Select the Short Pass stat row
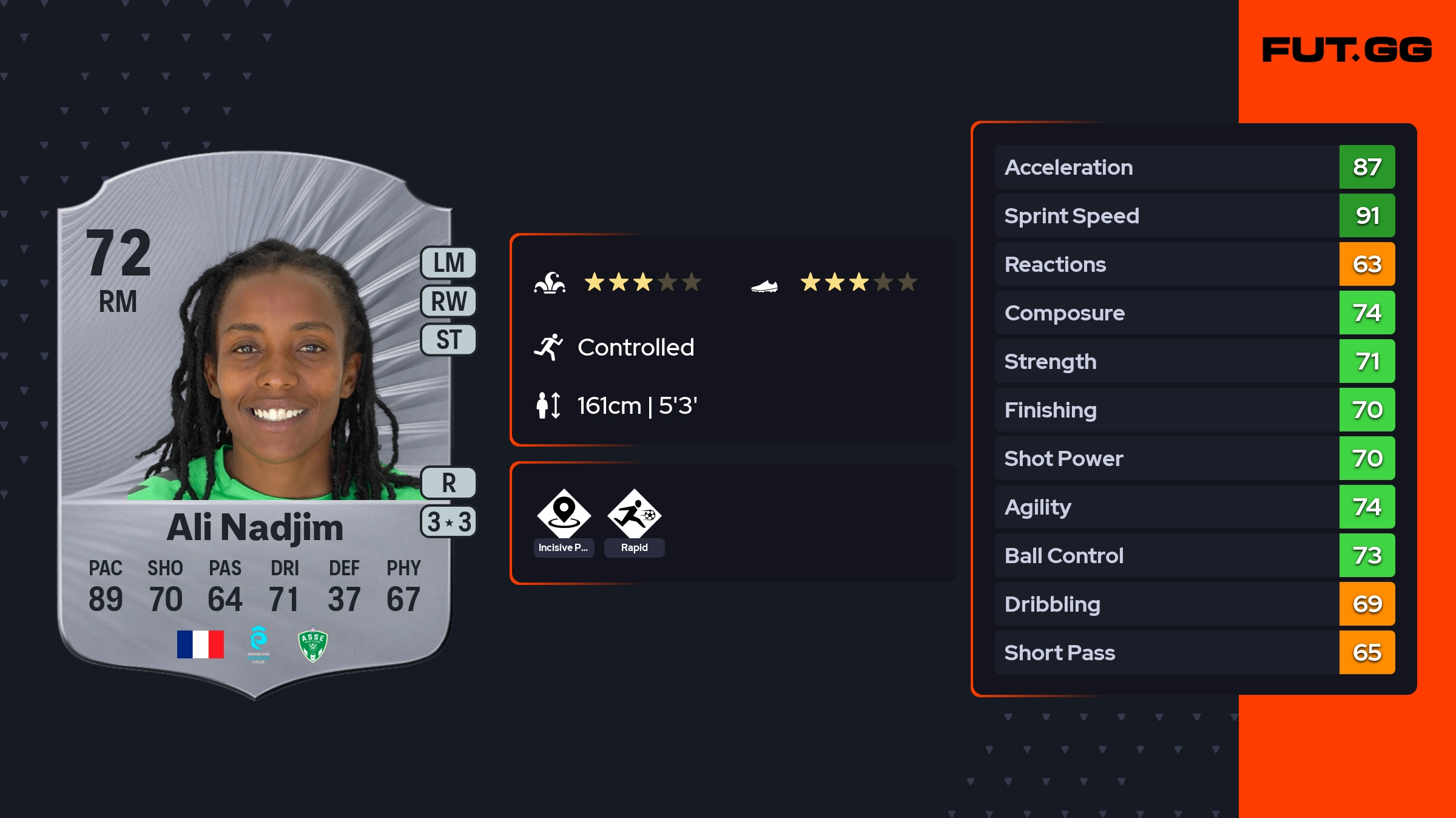The image size is (1456, 818). pos(1194,652)
